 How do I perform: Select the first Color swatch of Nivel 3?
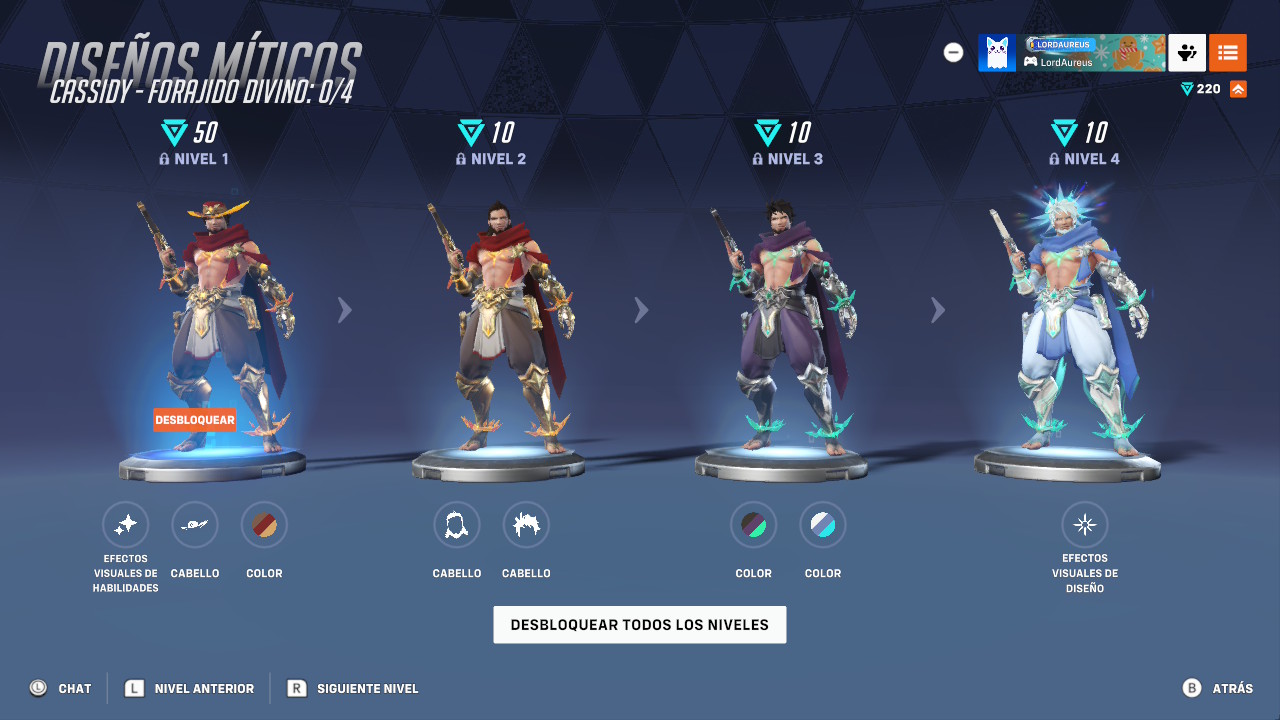click(753, 524)
